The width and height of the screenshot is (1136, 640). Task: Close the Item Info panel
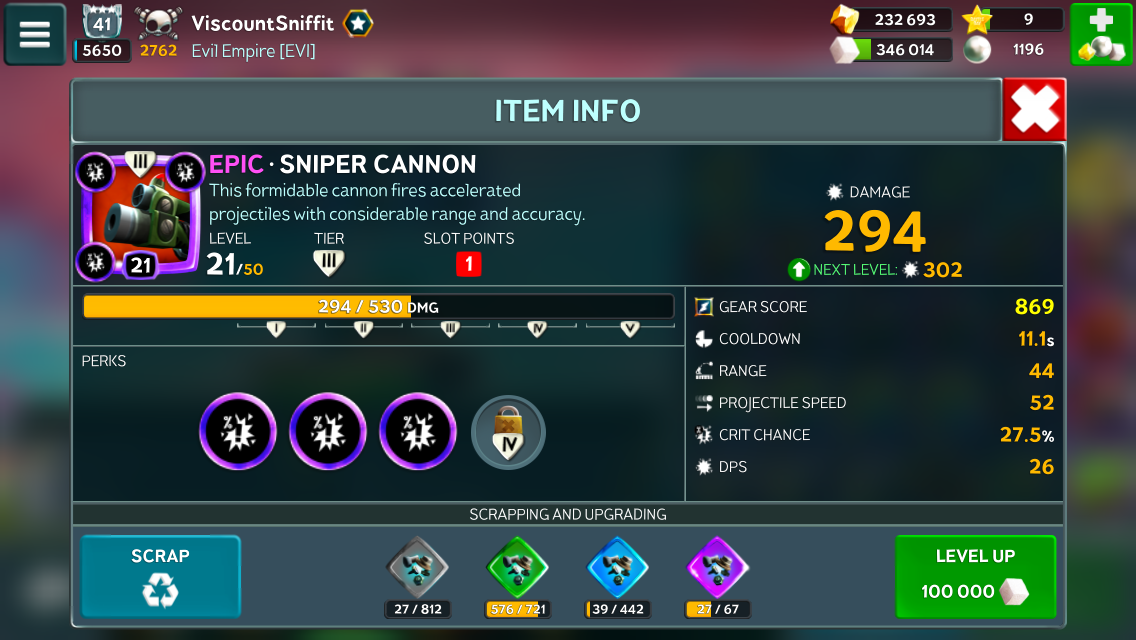[x=1034, y=110]
